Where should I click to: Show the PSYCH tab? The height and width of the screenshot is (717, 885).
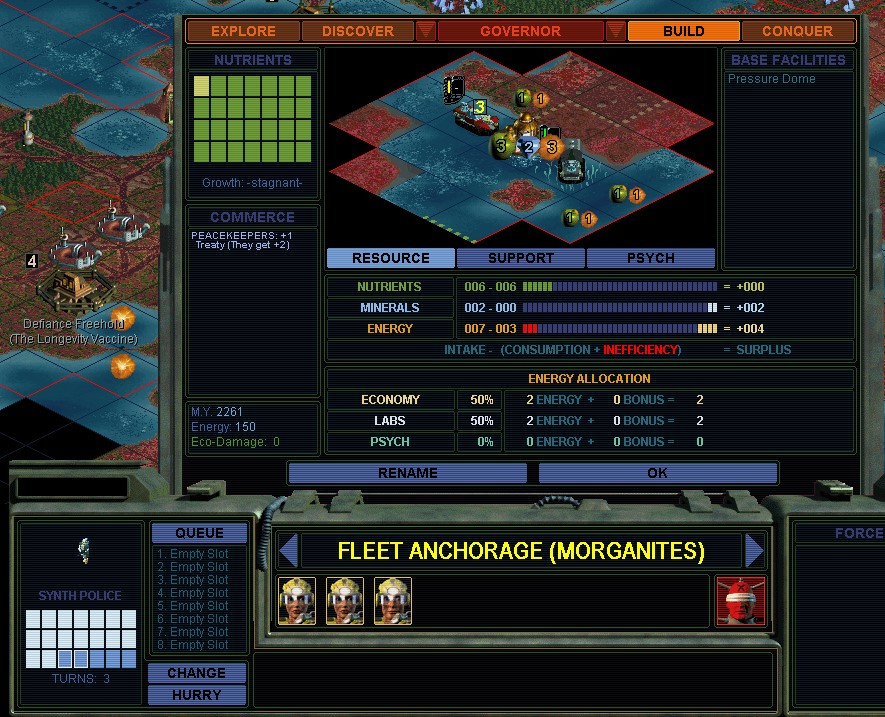[x=650, y=258]
